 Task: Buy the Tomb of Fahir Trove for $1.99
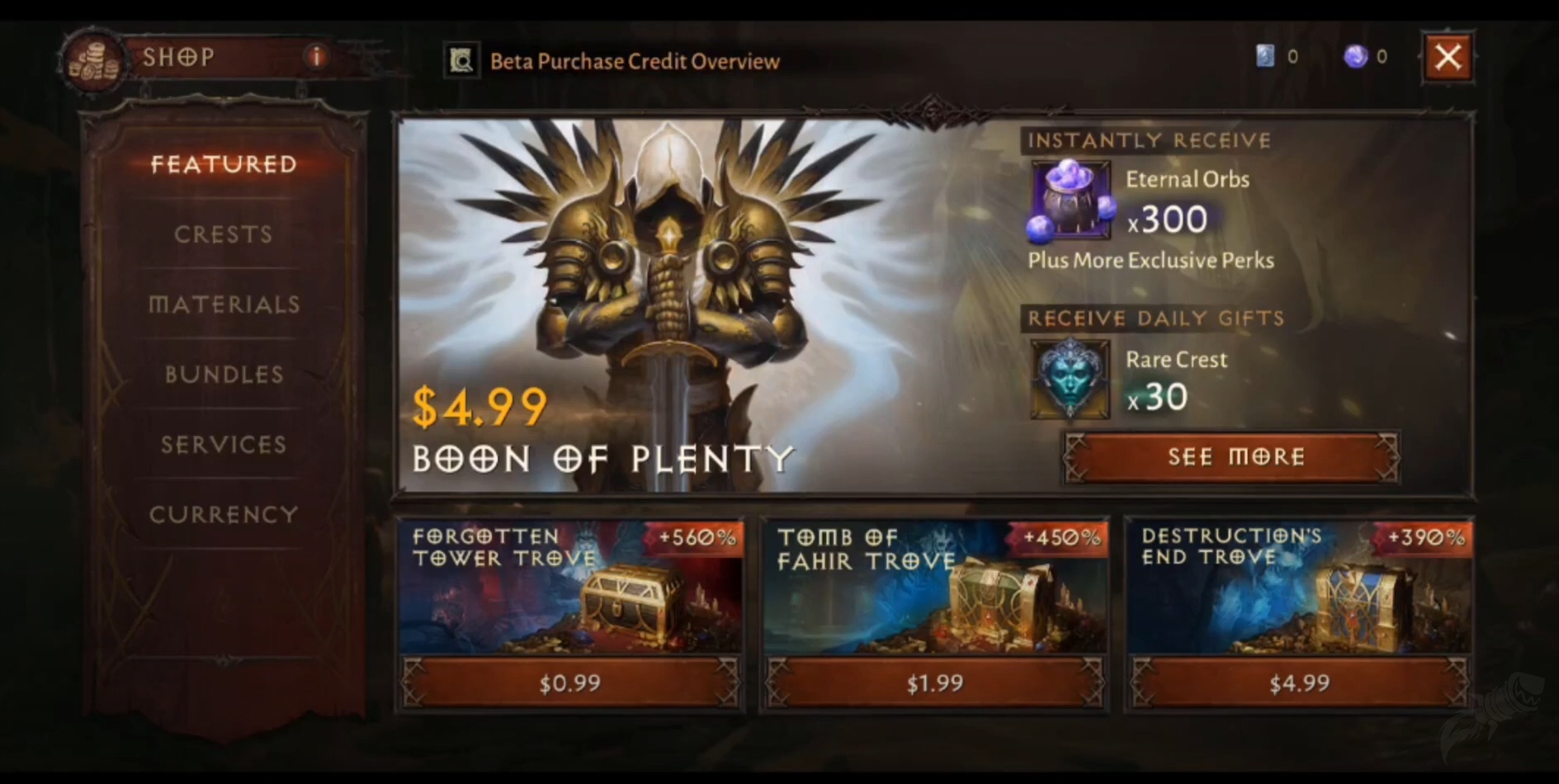936,682
